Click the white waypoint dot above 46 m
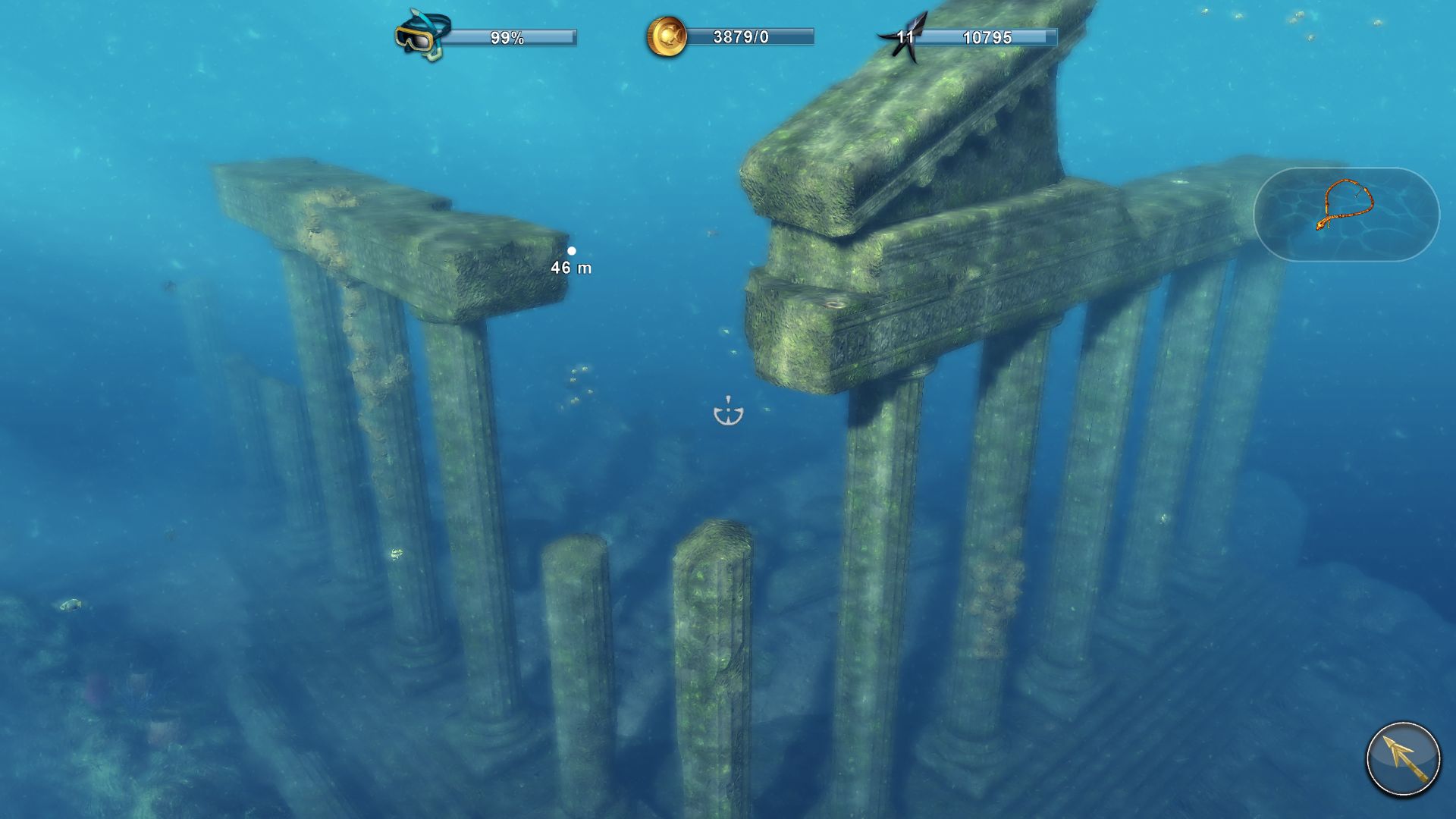Viewport: 1456px width, 819px height. (572, 251)
